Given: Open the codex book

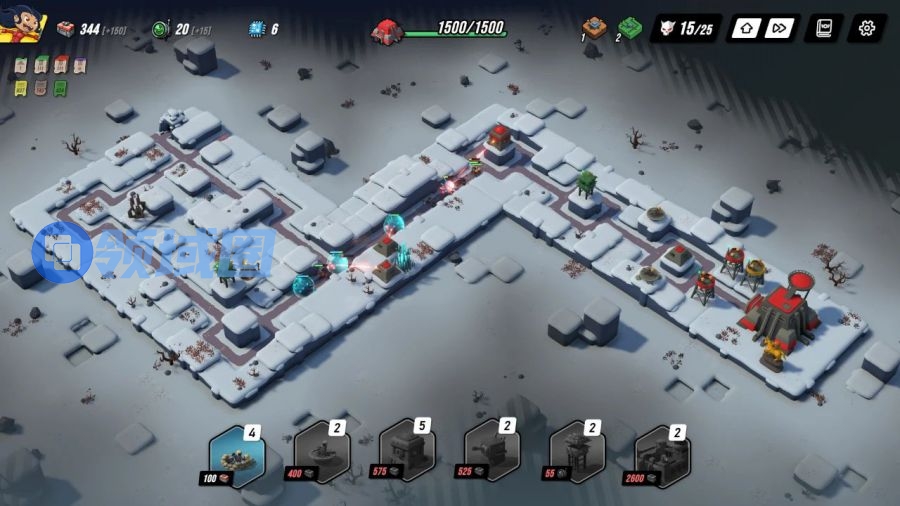Looking at the screenshot, I should (x=824, y=28).
